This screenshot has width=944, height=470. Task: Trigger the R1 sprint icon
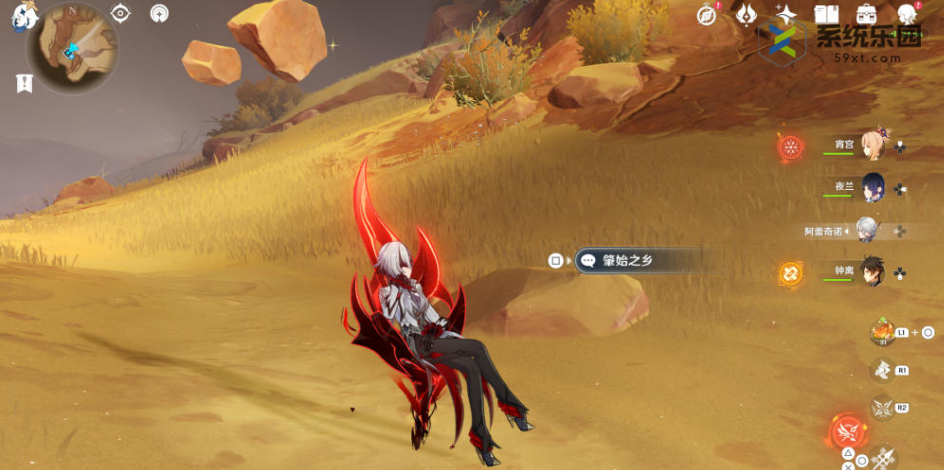click(x=883, y=370)
